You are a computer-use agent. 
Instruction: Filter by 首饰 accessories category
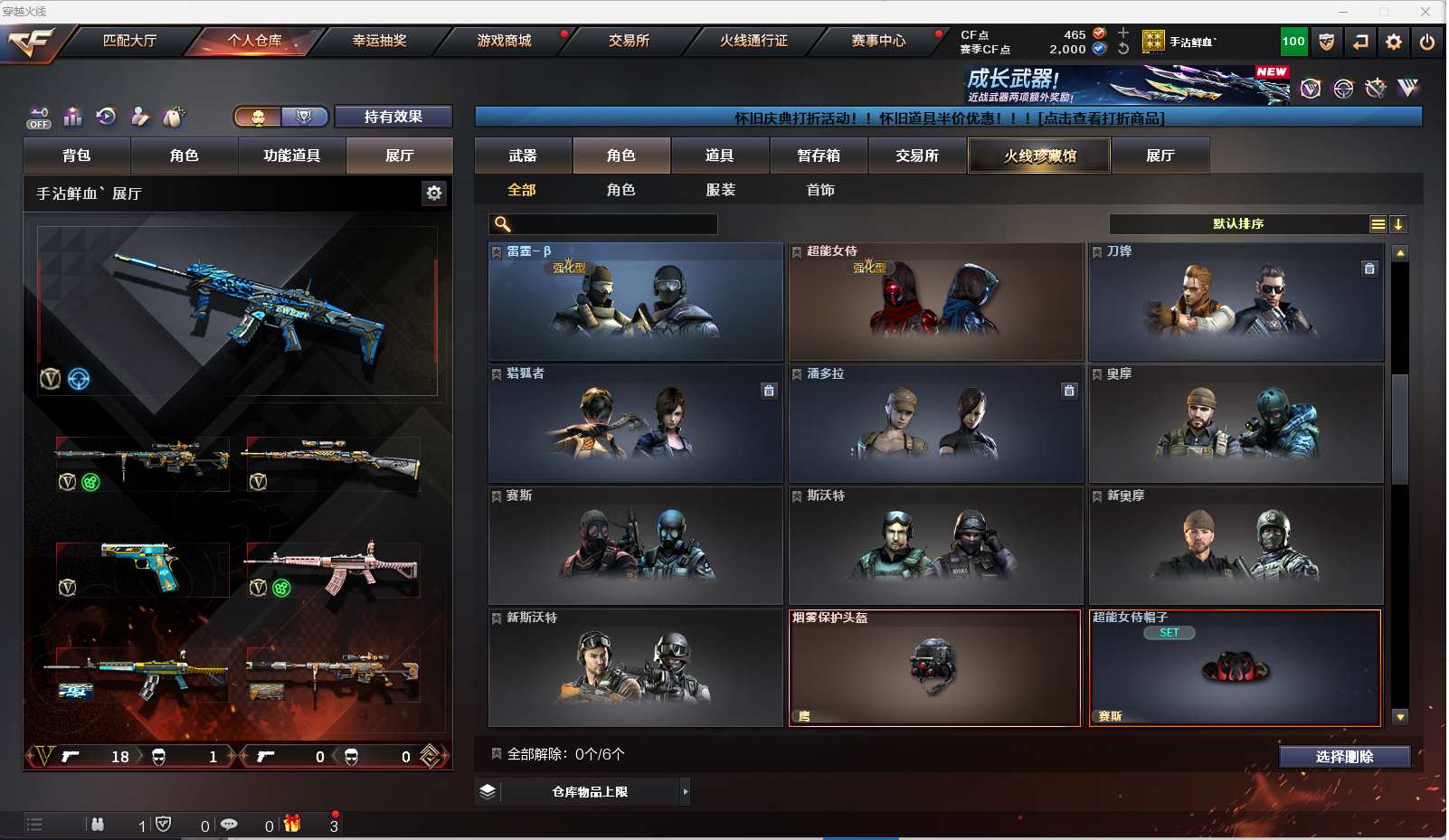tap(820, 190)
